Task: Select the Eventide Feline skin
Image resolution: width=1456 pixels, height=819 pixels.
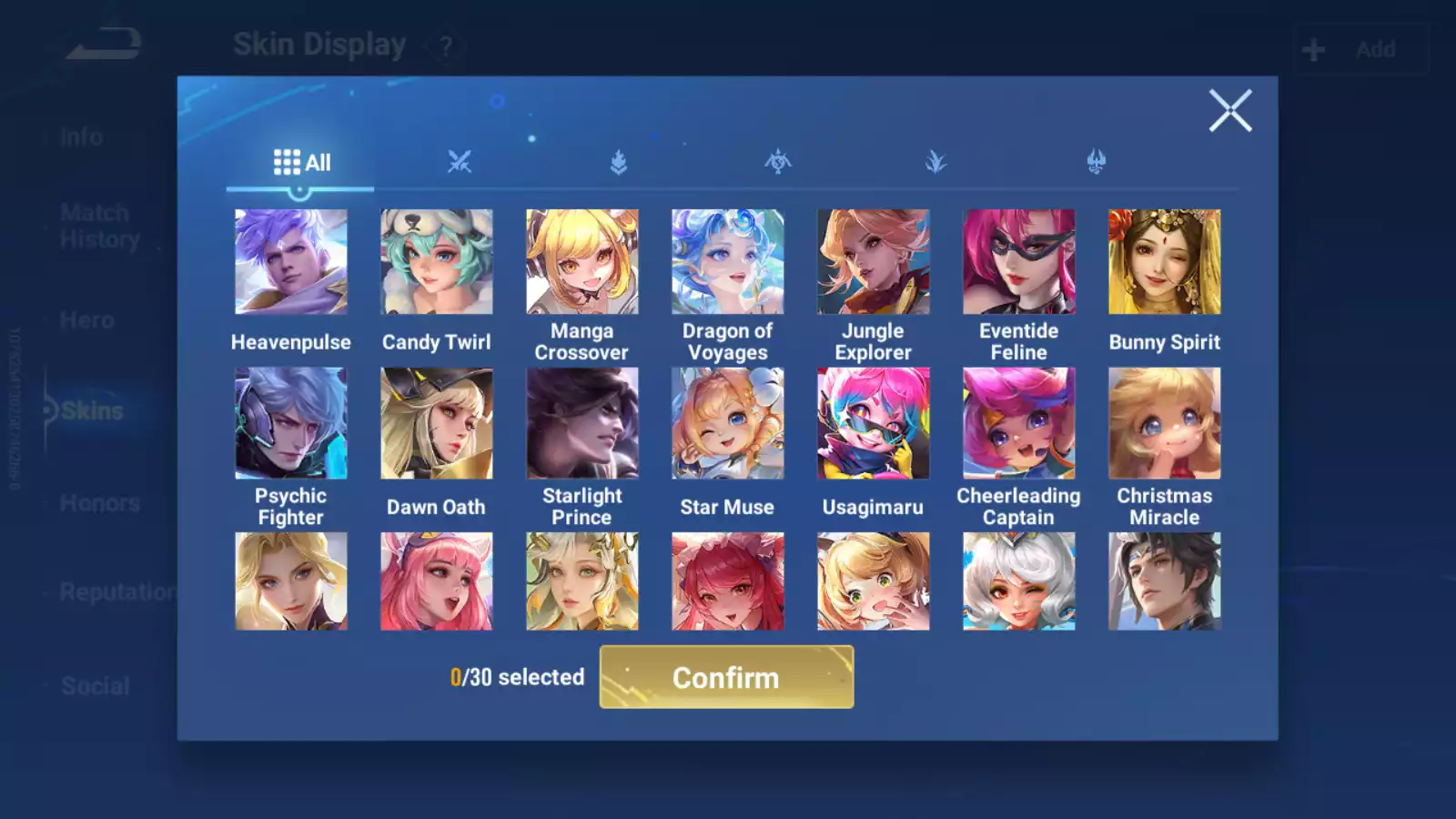Action: point(1019,262)
